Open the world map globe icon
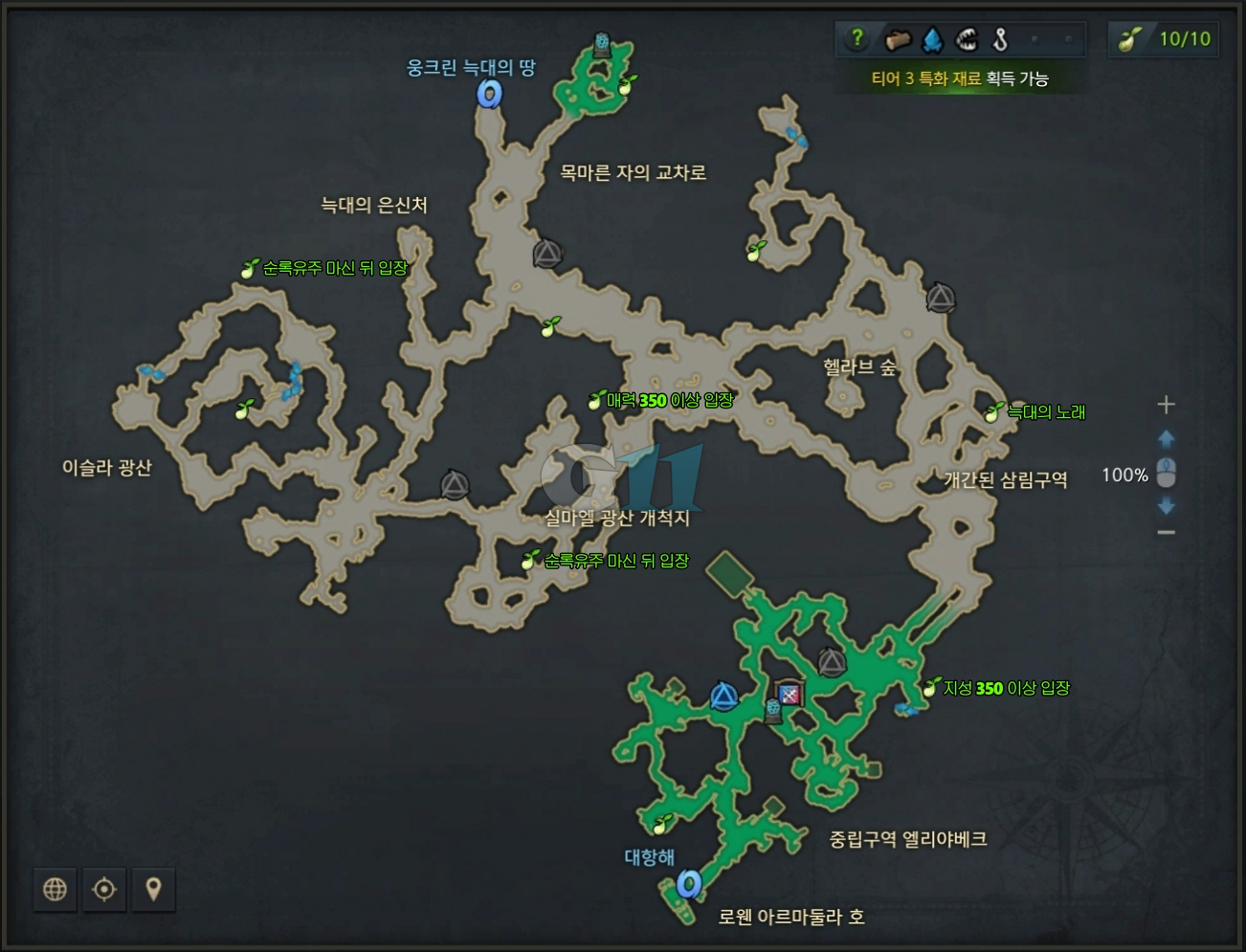The height and width of the screenshot is (952, 1246). 55,889
